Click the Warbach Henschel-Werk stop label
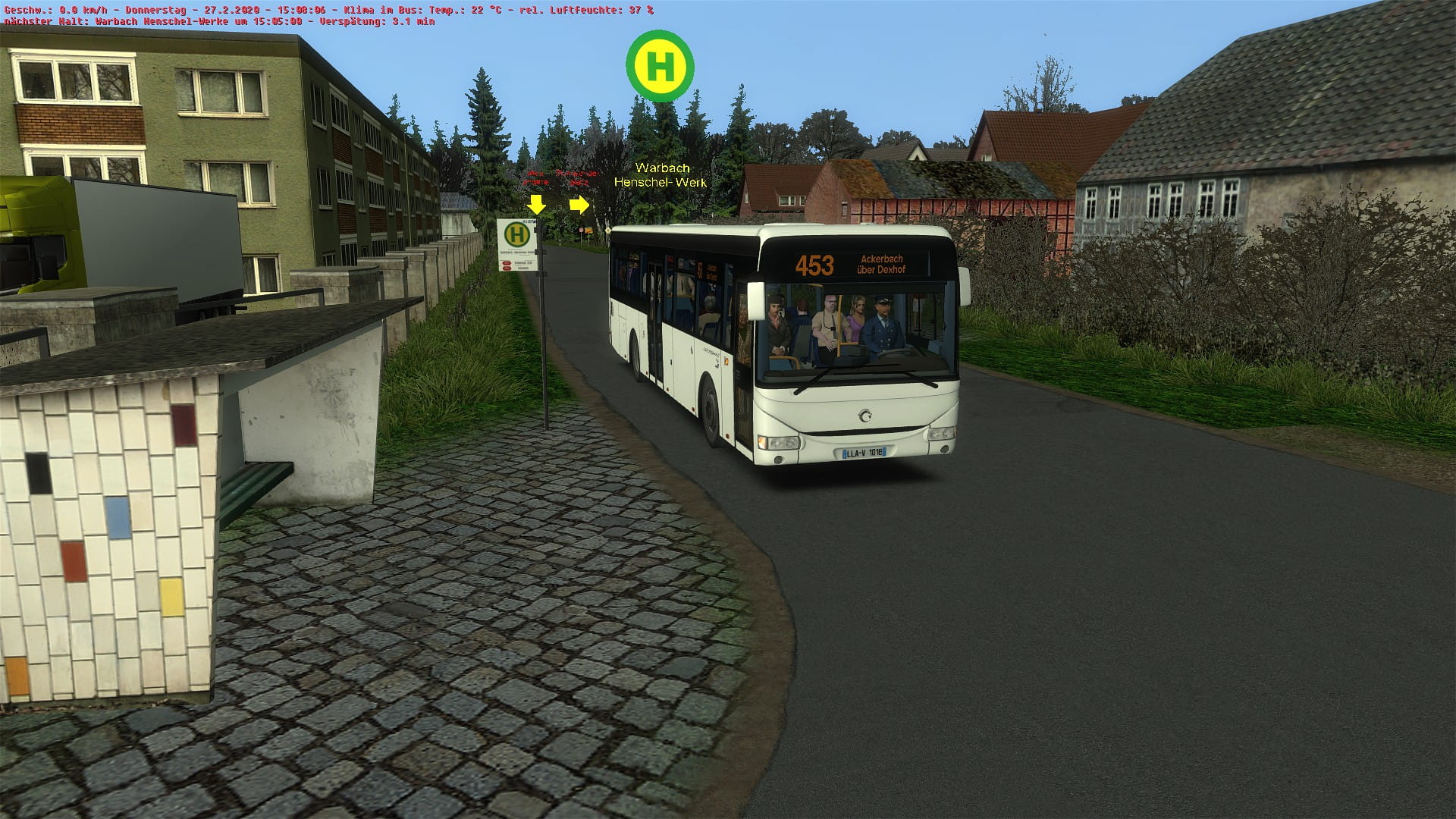This screenshot has height=819, width=1456. coord(661,175)
